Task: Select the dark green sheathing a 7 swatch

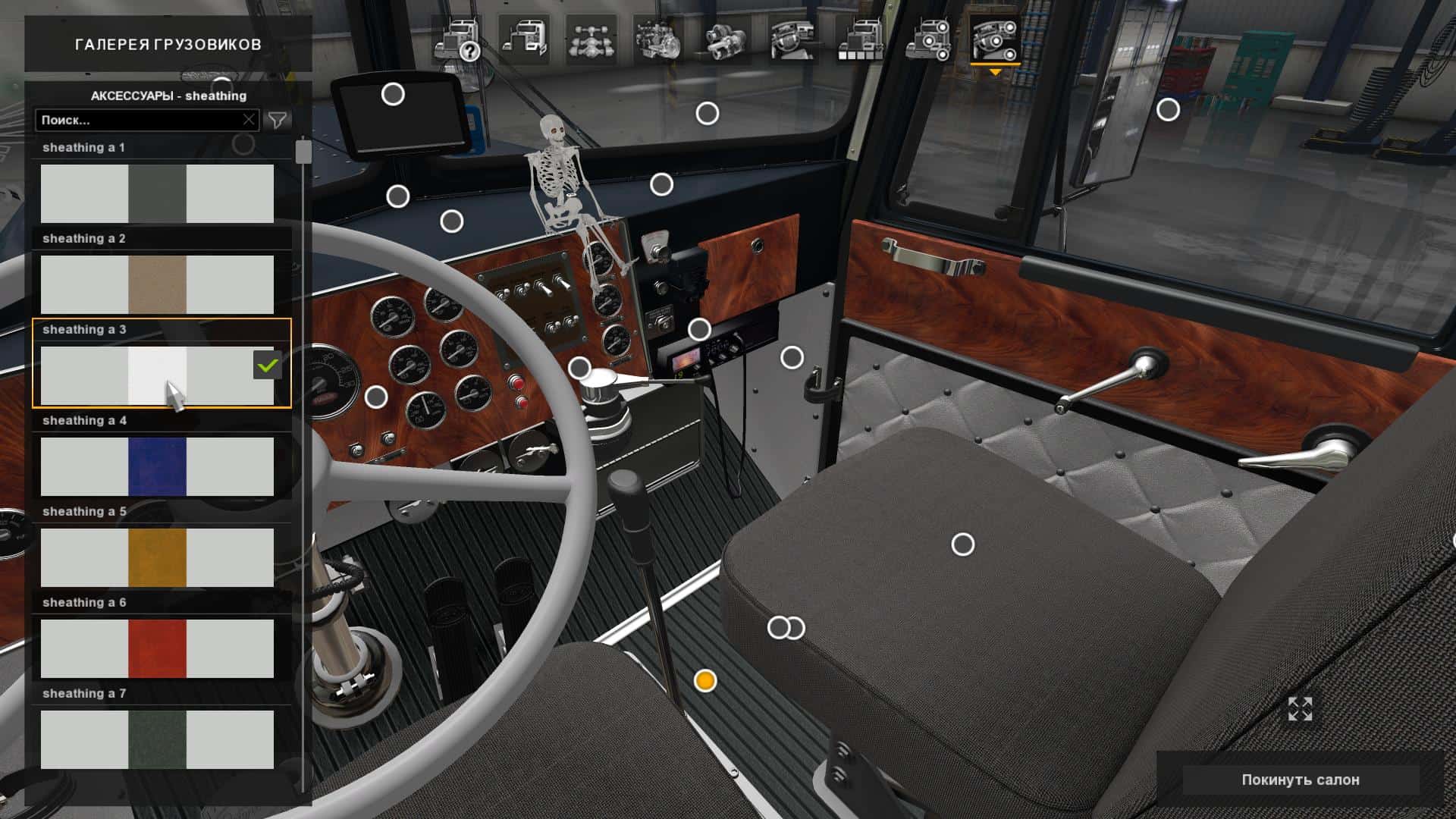Action: [x=157, y=739]
